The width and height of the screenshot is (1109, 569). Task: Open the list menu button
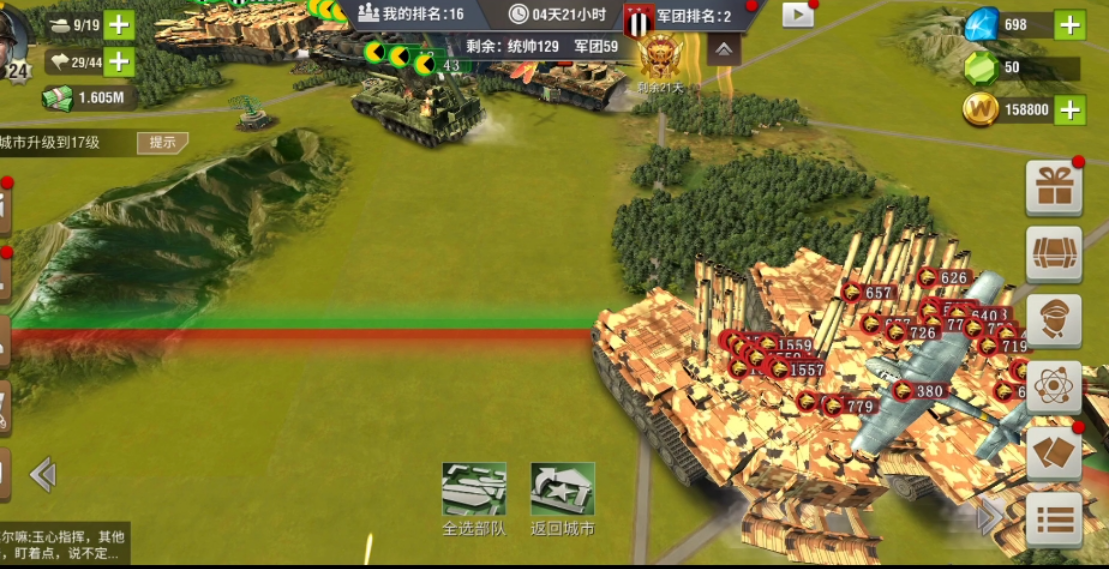tap(1054, 520)
